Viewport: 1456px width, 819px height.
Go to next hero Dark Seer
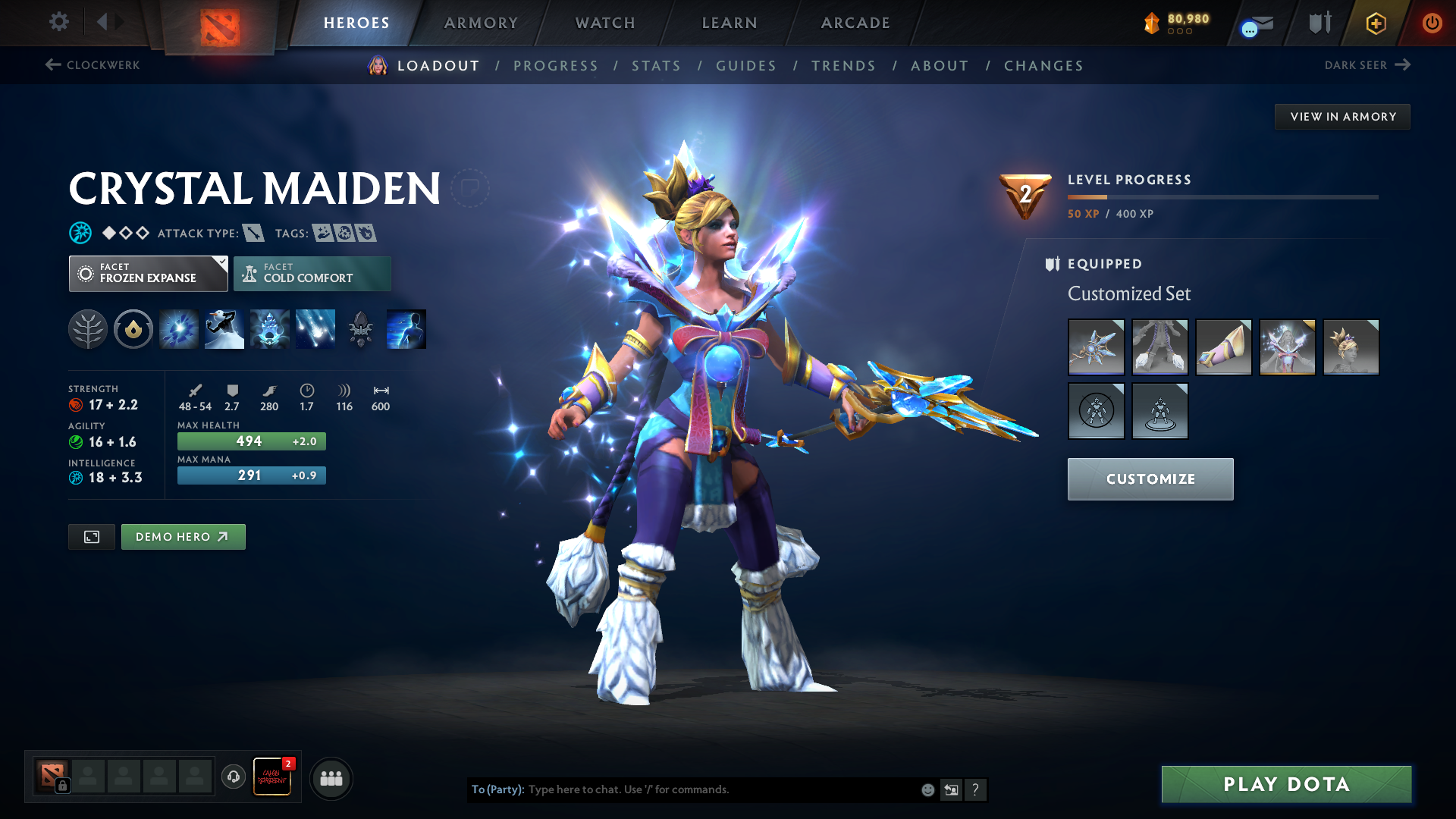pos(1367,65)
